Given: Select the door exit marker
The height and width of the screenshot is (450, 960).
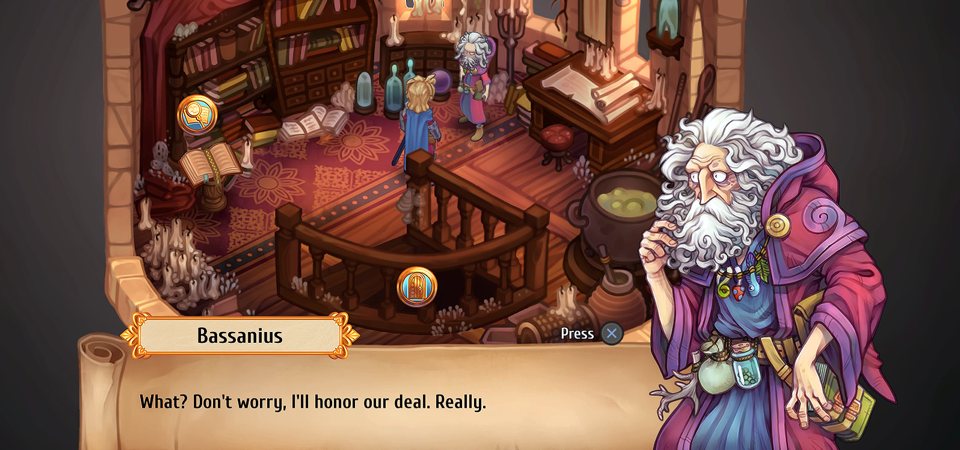Looking at the screenshot, I should click(x=417, y=287).
